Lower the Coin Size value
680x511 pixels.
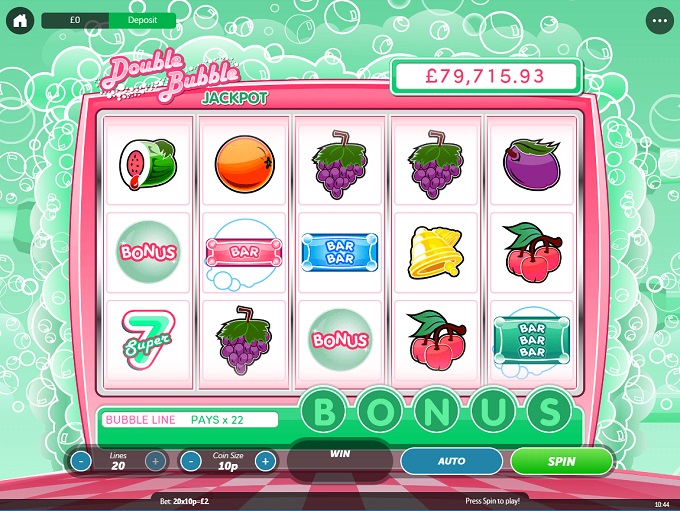click(x=191, y=461)
